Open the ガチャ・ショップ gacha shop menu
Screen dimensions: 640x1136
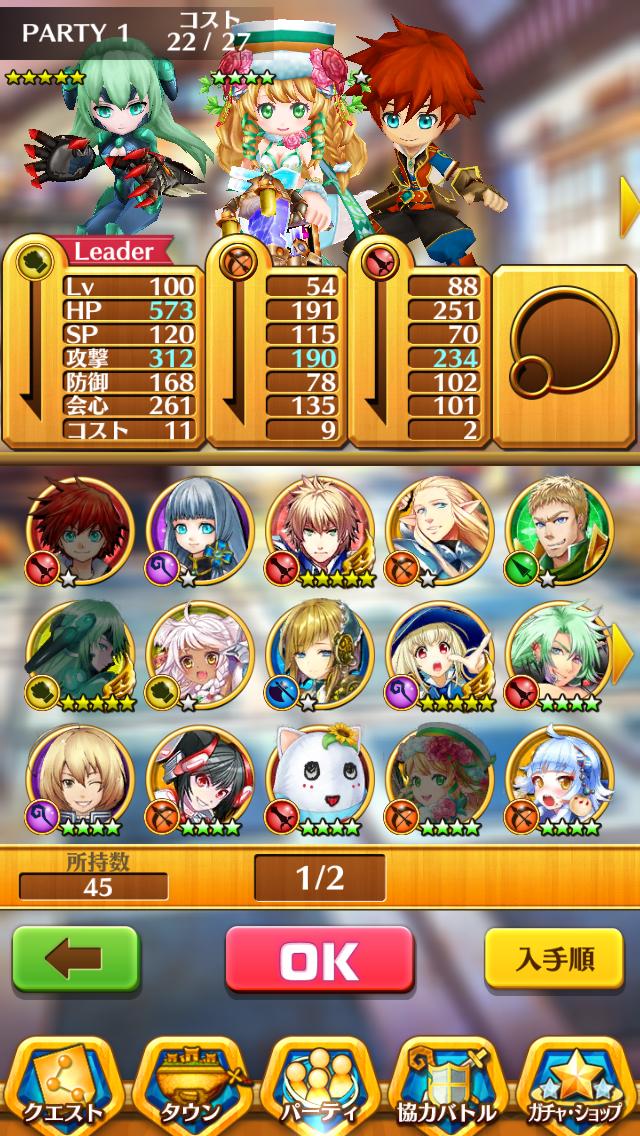[x=575, y=1085]
